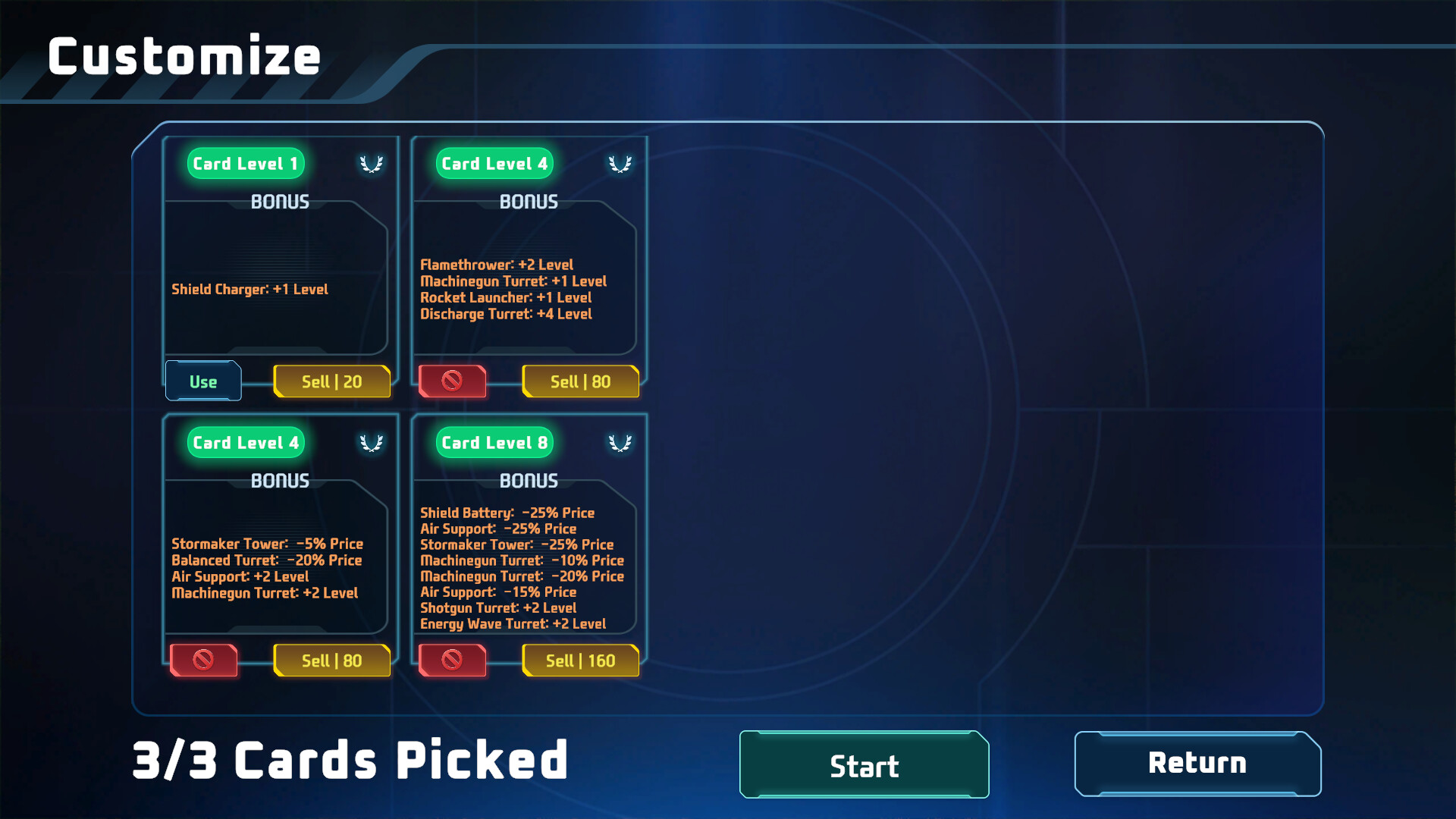Click the Customize title header
1456x819 pixels.
[184, 55]
